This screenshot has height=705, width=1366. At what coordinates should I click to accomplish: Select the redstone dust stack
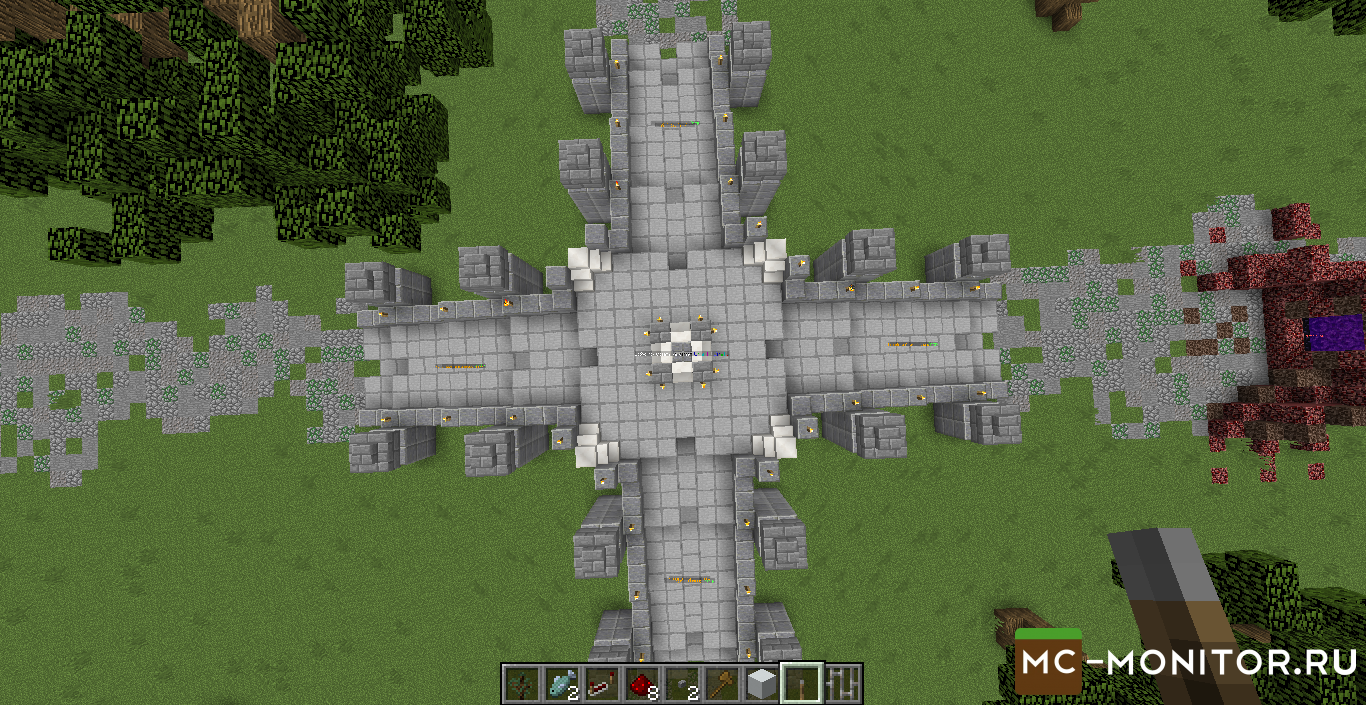(641, 684)
